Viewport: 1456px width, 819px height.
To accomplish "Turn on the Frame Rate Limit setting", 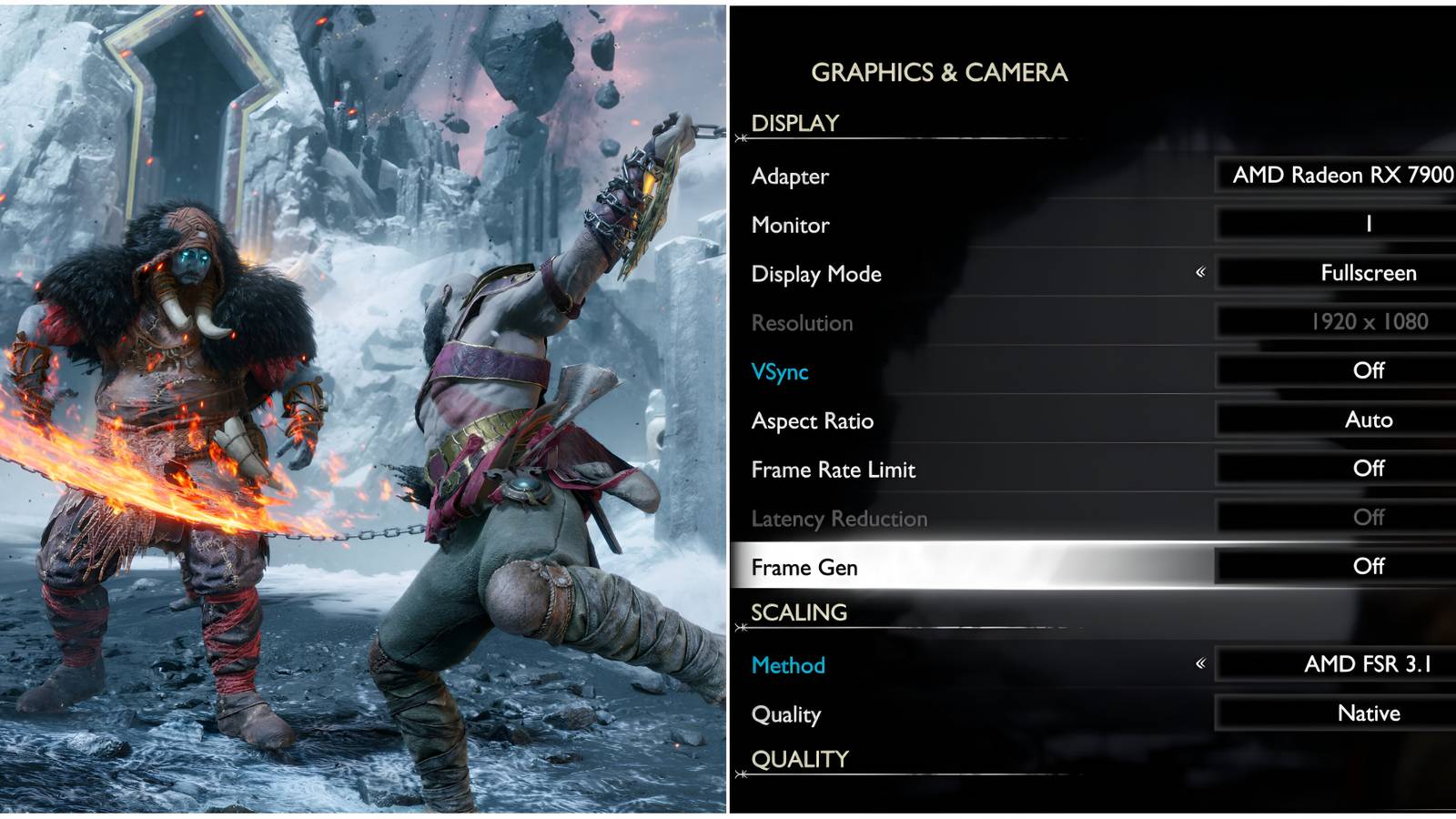I will coord(1370,469).
